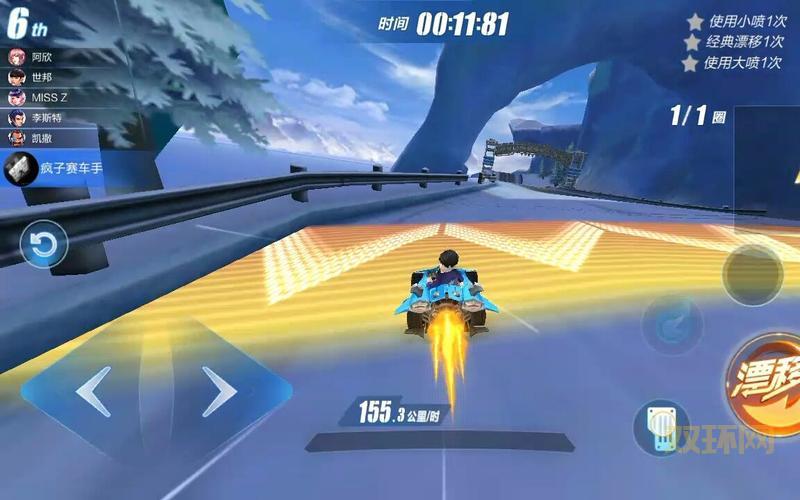This screenshot has height=500, width=800.
Task: Click the circular arrow reset car button
Action: point(44,245)
